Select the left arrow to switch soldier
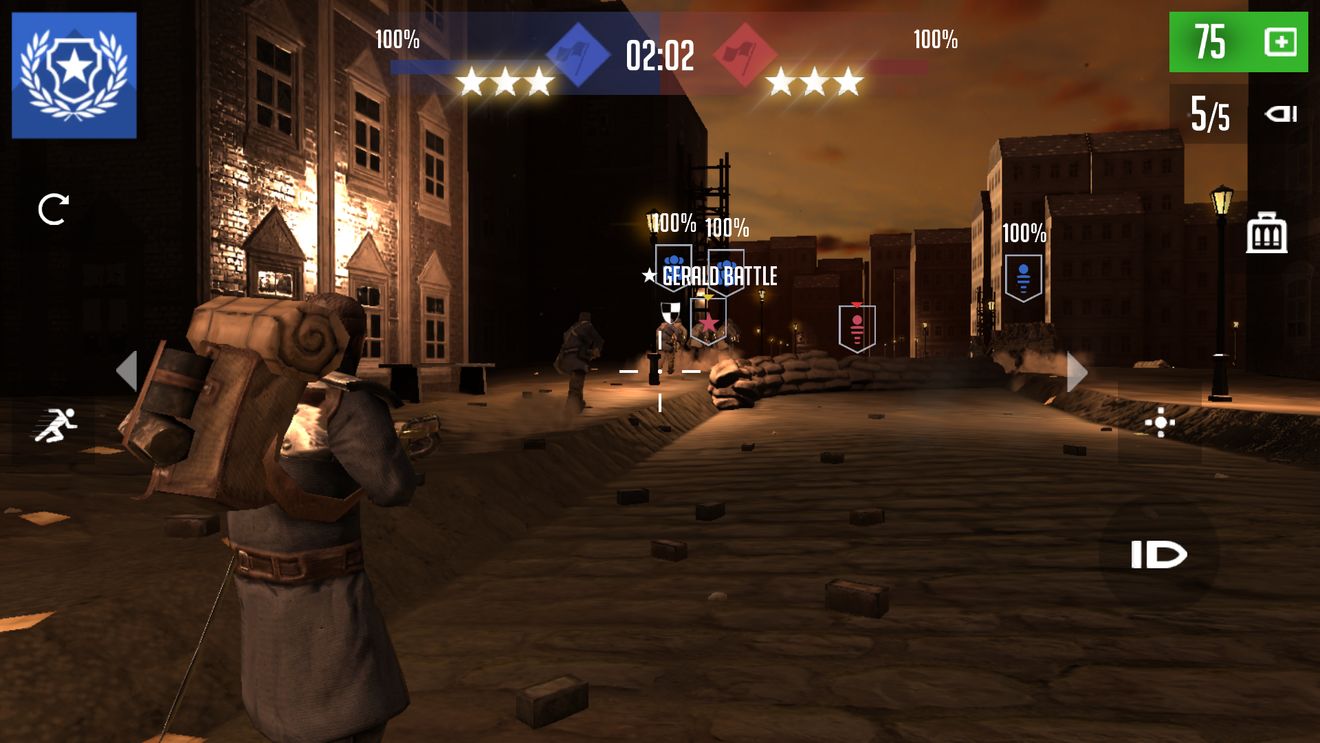Image resolution: width=1320 pixels, height=743 pixels. (x=126, y=371)
